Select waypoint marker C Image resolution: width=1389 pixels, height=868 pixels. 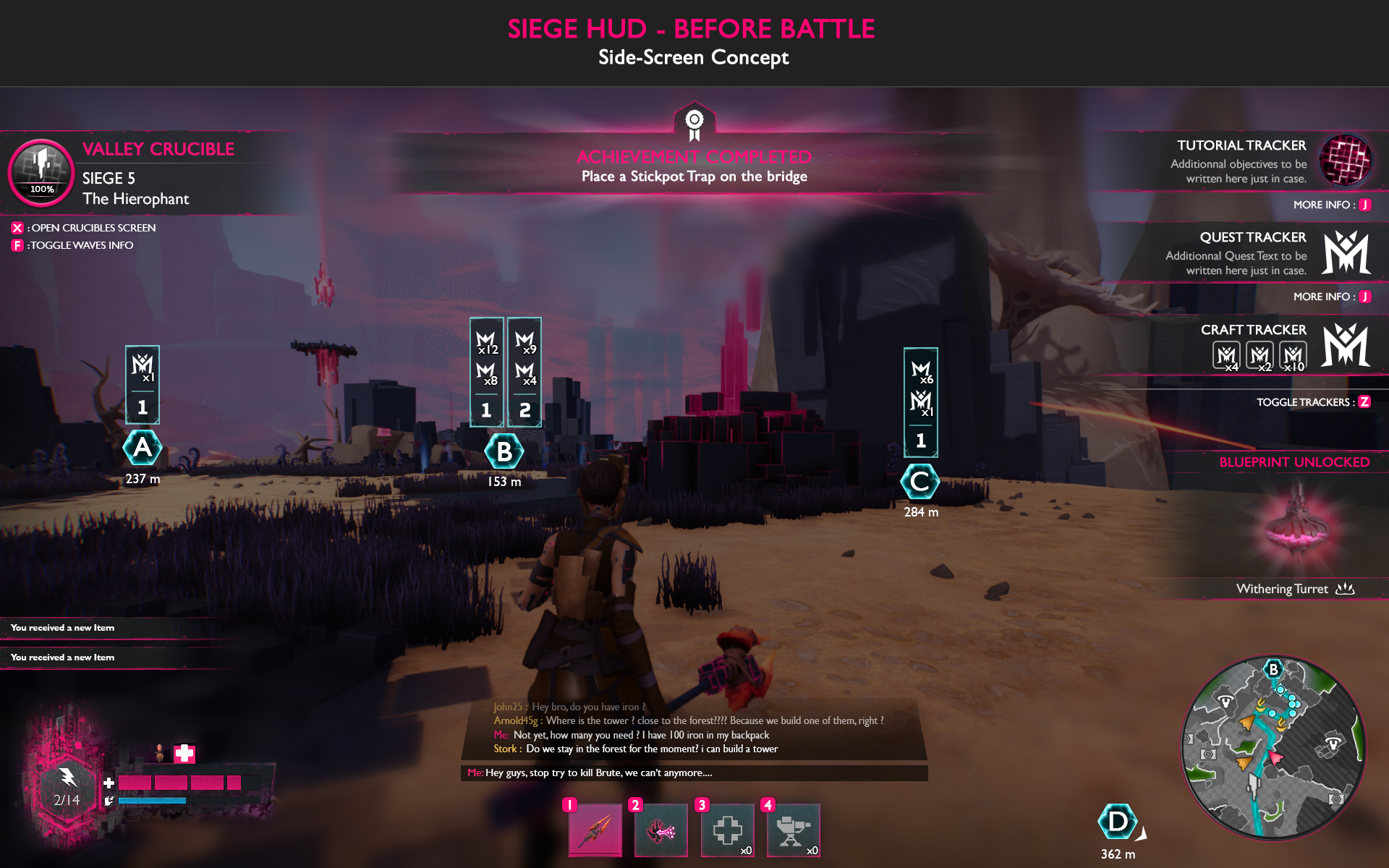(920, 482)
